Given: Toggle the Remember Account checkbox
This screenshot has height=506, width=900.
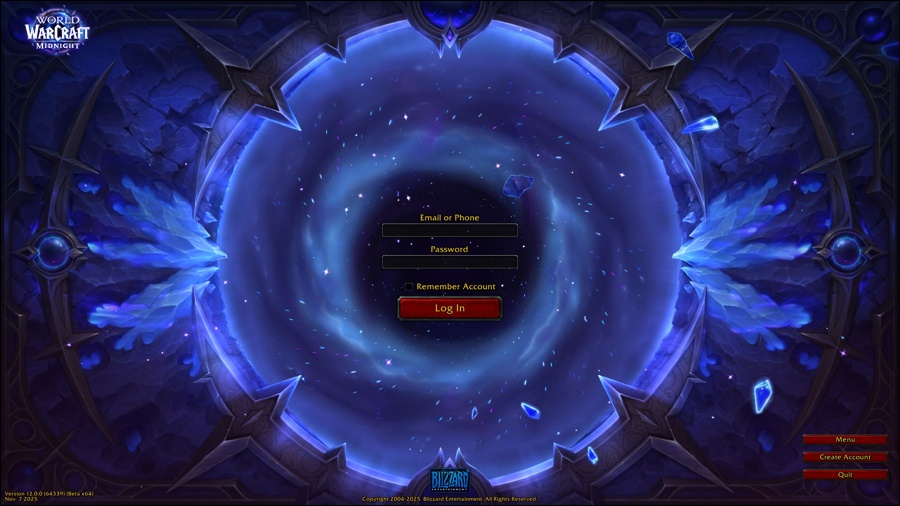Looking at the screenshot, I should pyautogui.click(x=409, y=287).
